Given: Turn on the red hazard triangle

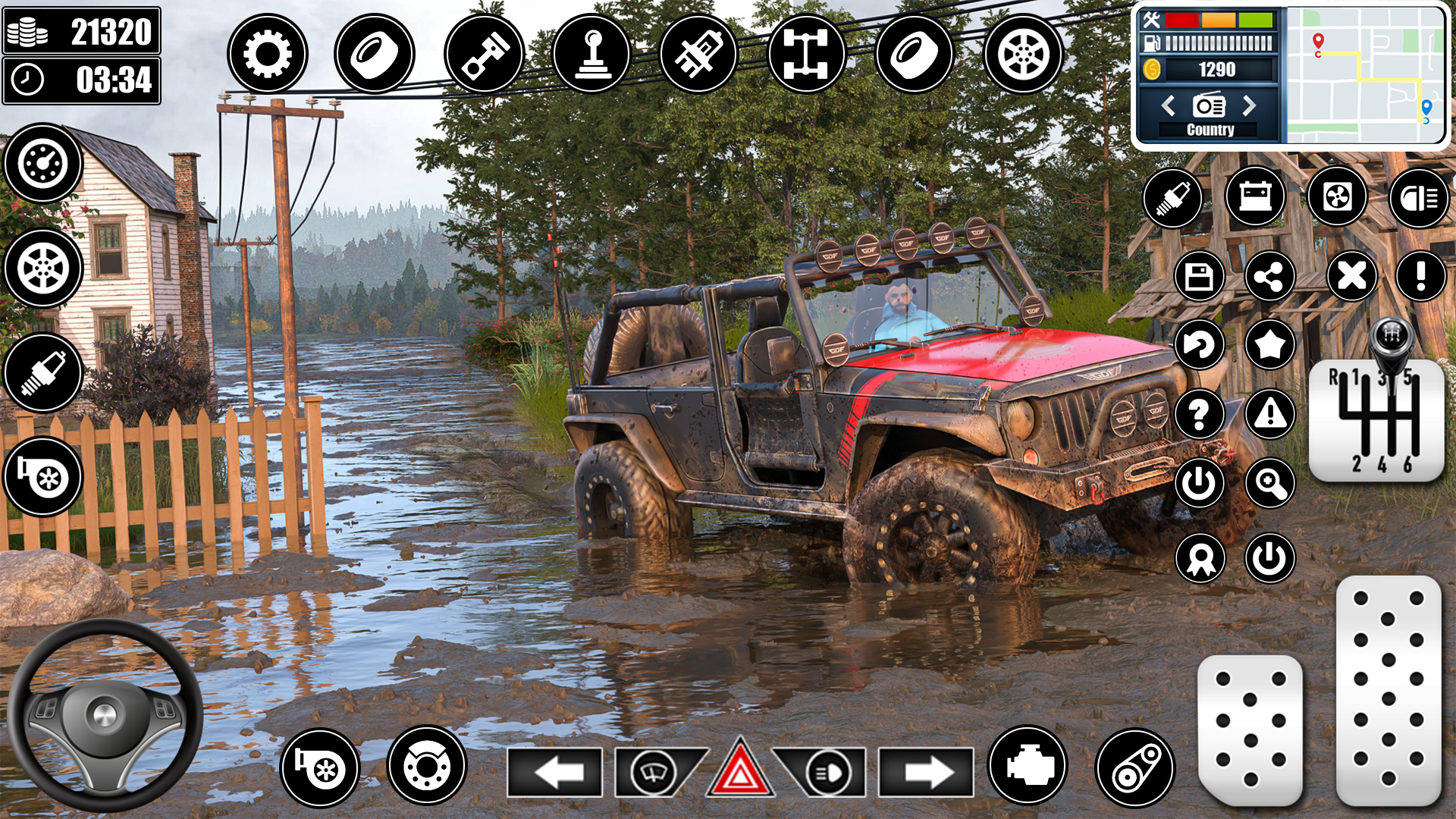Looking at the screenshot, I should pyautogui.click(x=740, y=771).
